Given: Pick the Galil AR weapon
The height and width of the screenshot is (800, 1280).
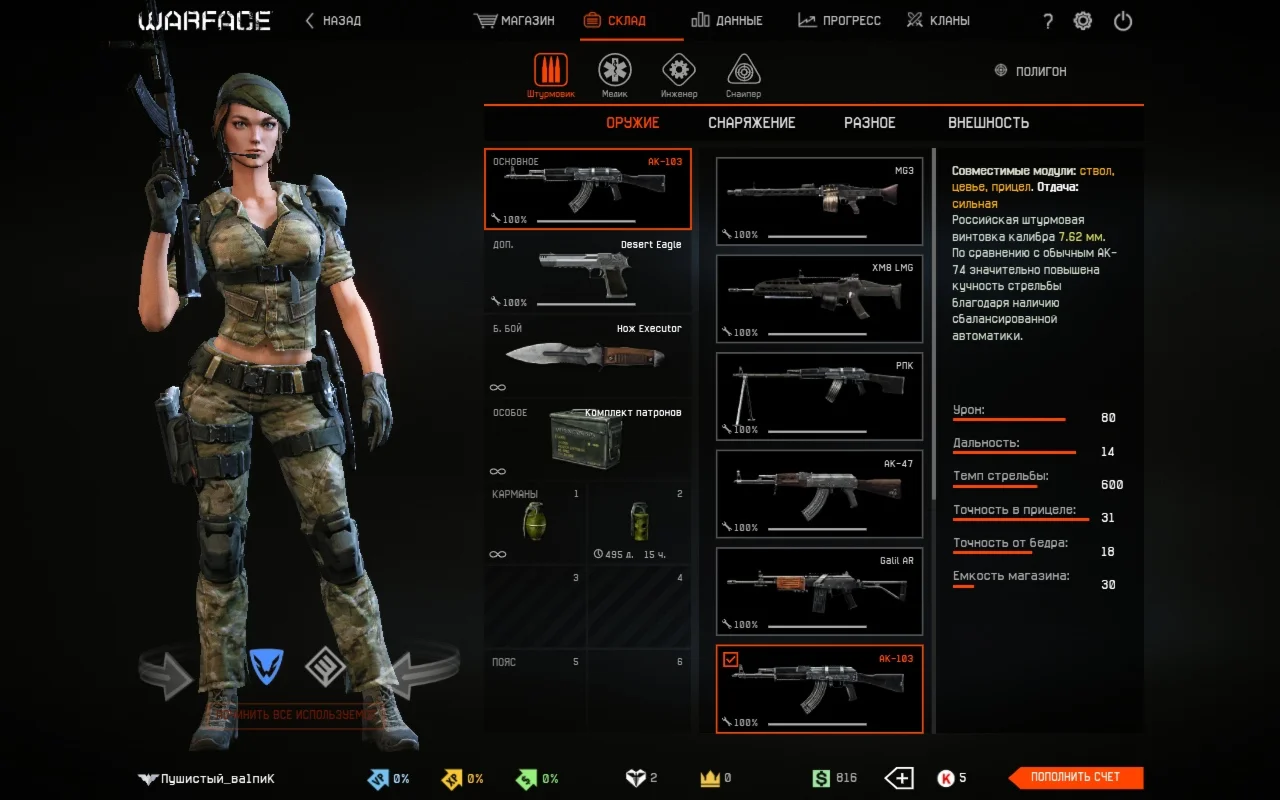Looking at the screenshot, I should [x=820, y=591].
